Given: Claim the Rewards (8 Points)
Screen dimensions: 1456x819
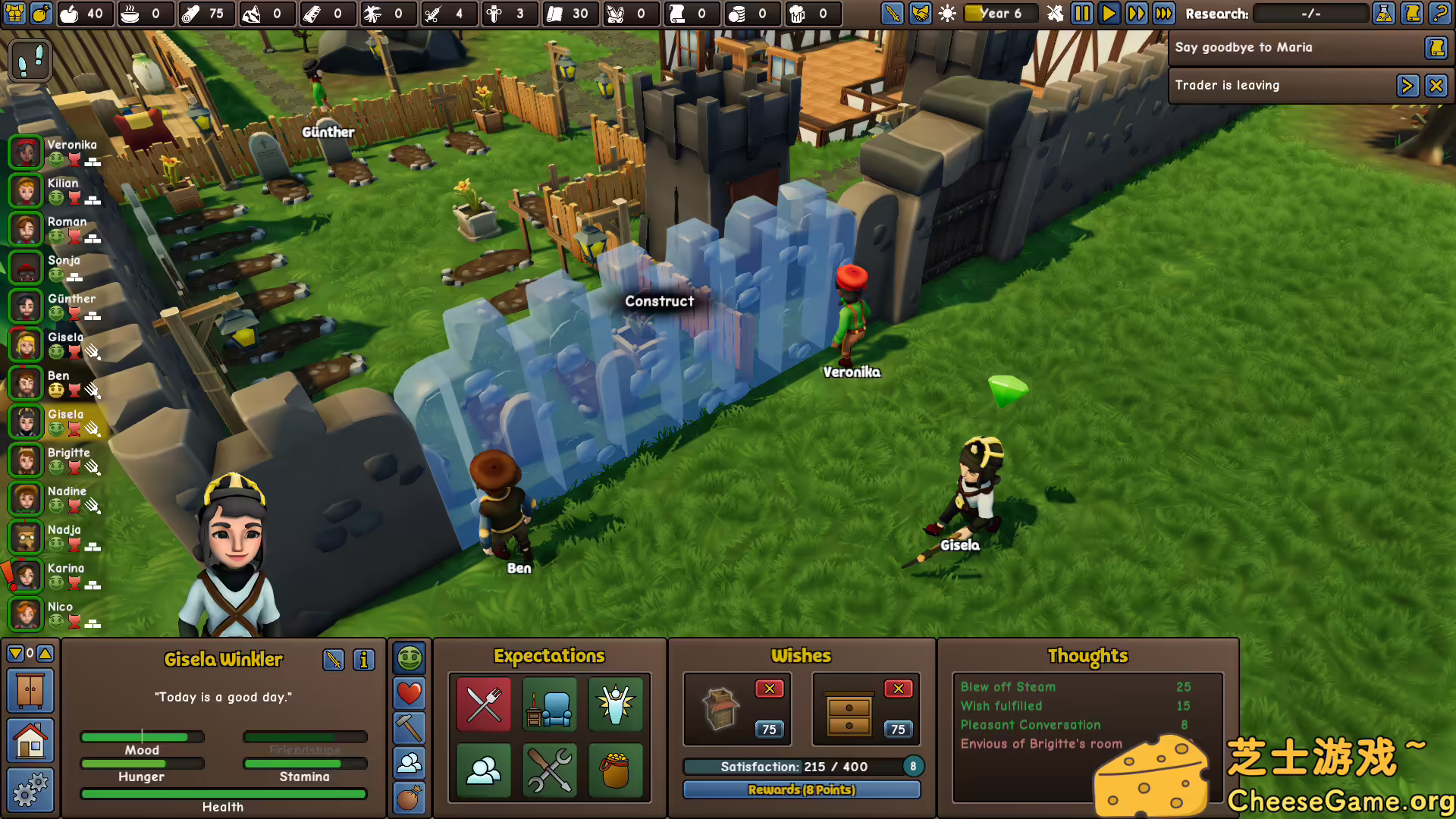Looking at the screenshot, I should pos(802,789).
